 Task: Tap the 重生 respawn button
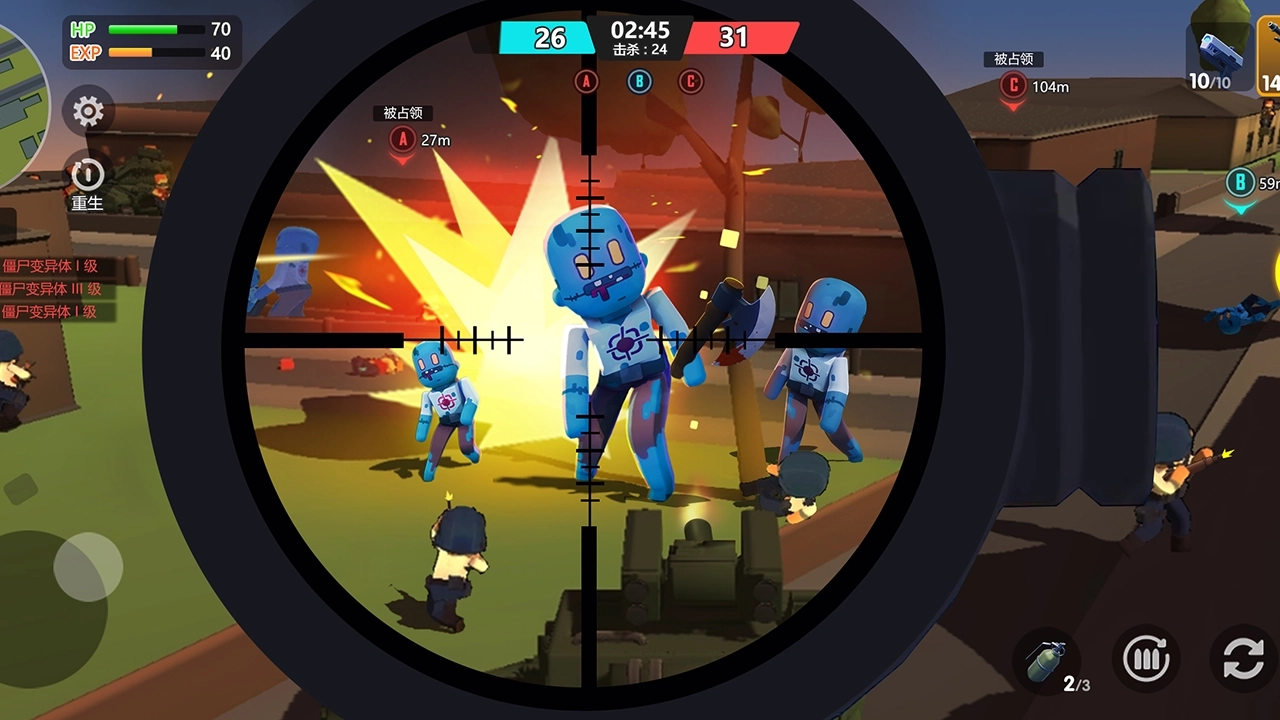tap(87, 177)
